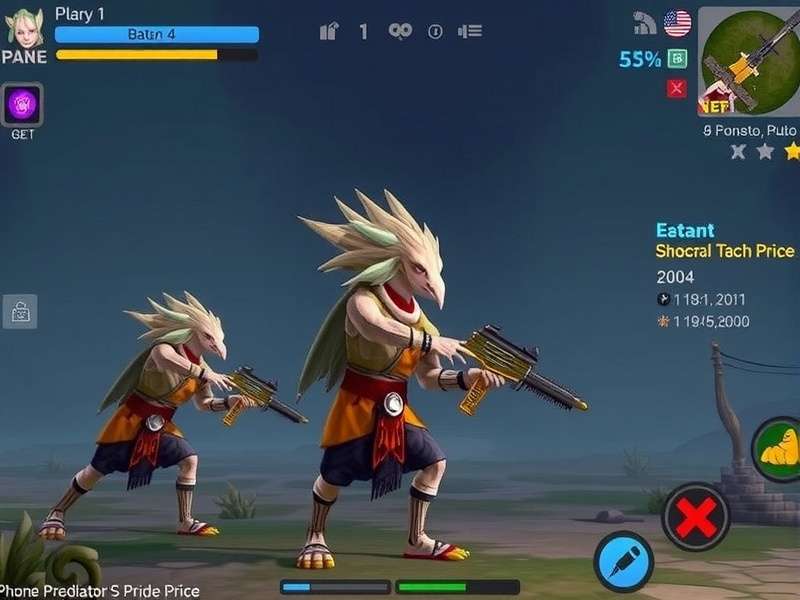Open the list menu icon in top bar
800x600 pixels.
pos(470,32)
